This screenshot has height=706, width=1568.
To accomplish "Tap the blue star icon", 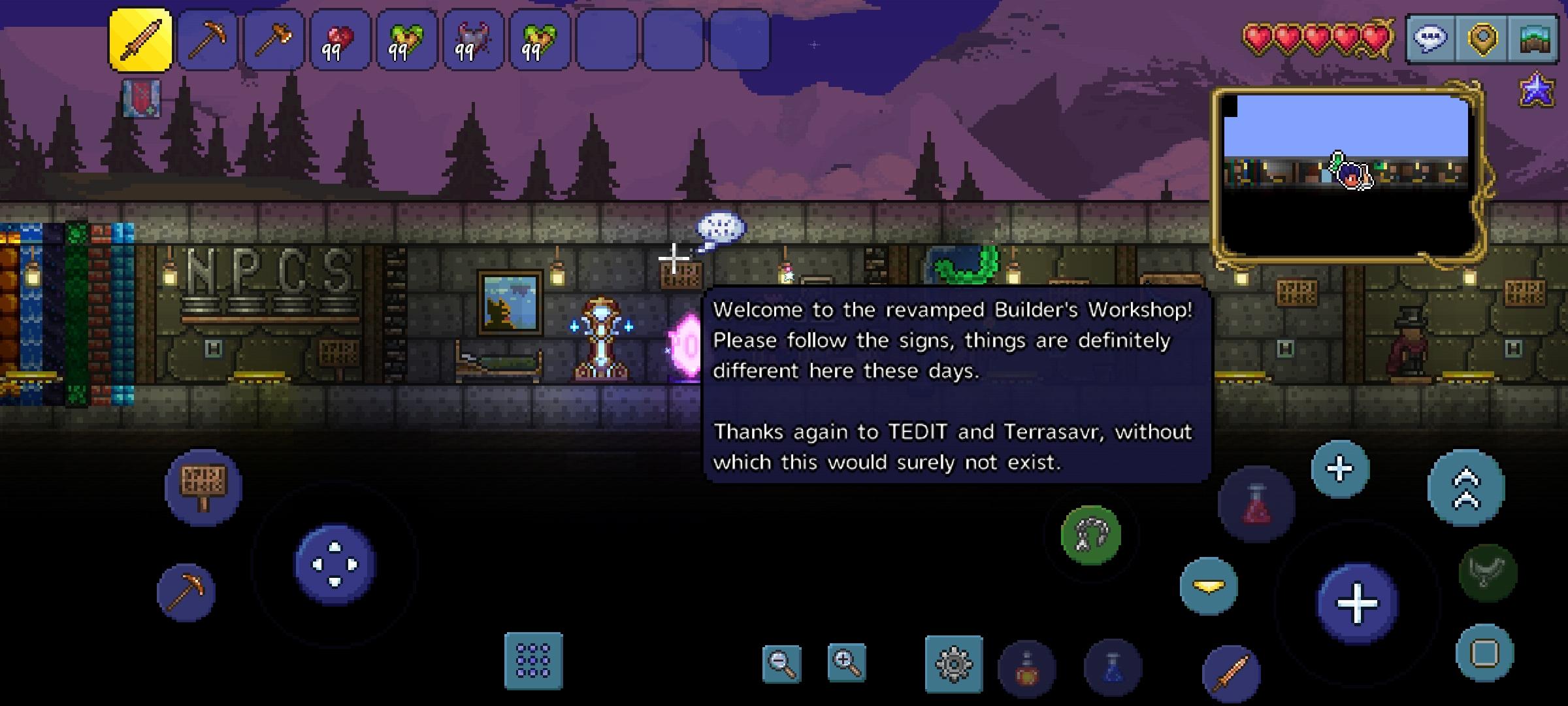I will tap(1537, 90).
